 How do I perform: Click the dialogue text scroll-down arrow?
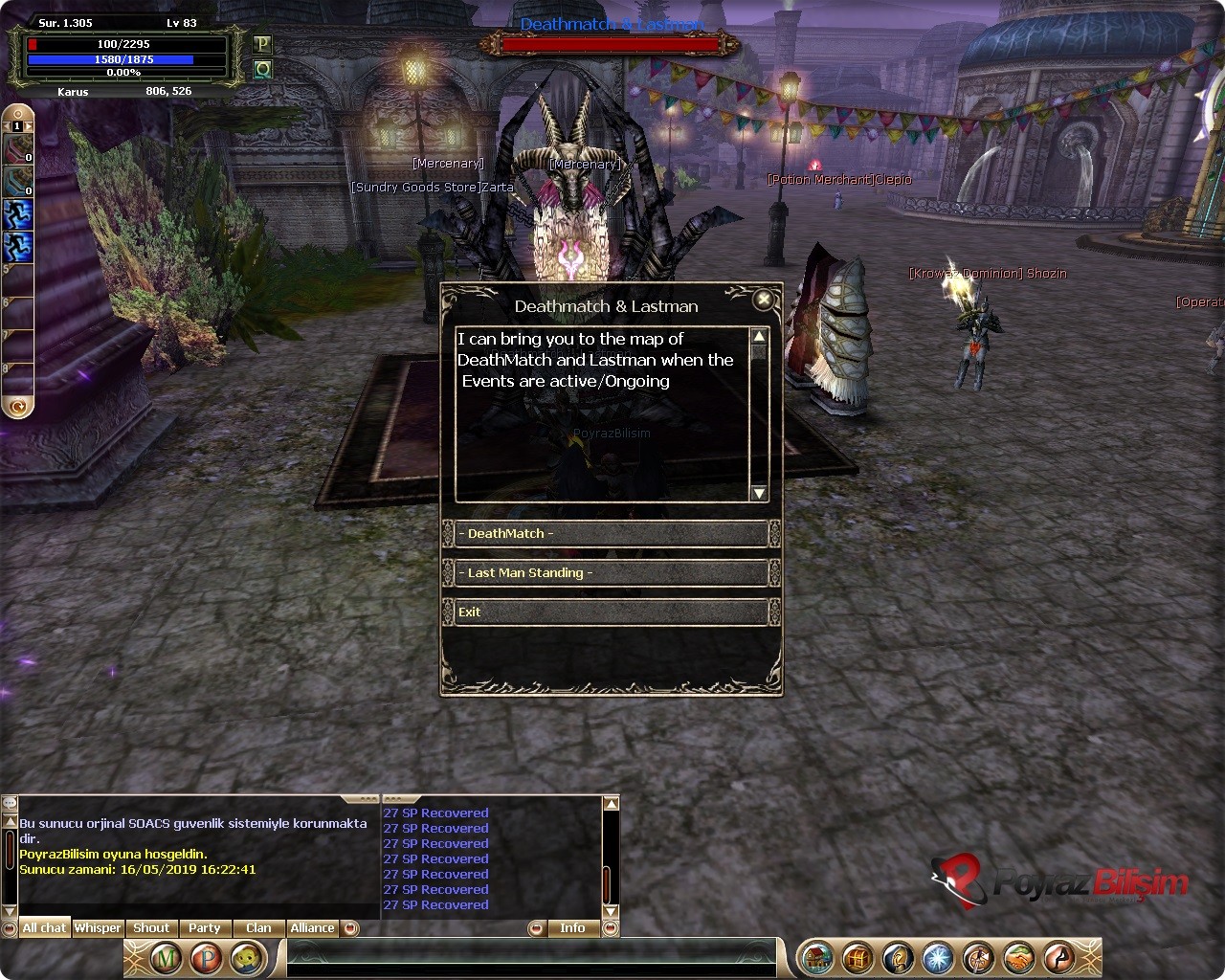tap(759, 493)
